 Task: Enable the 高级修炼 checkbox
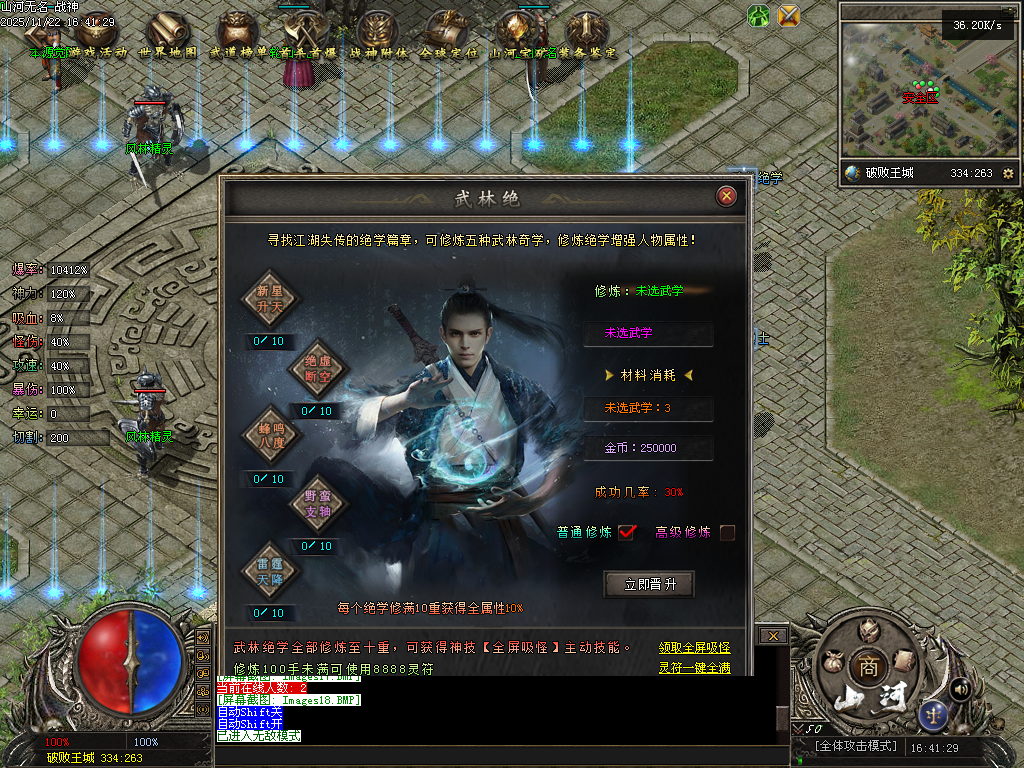tap(727, 532)
